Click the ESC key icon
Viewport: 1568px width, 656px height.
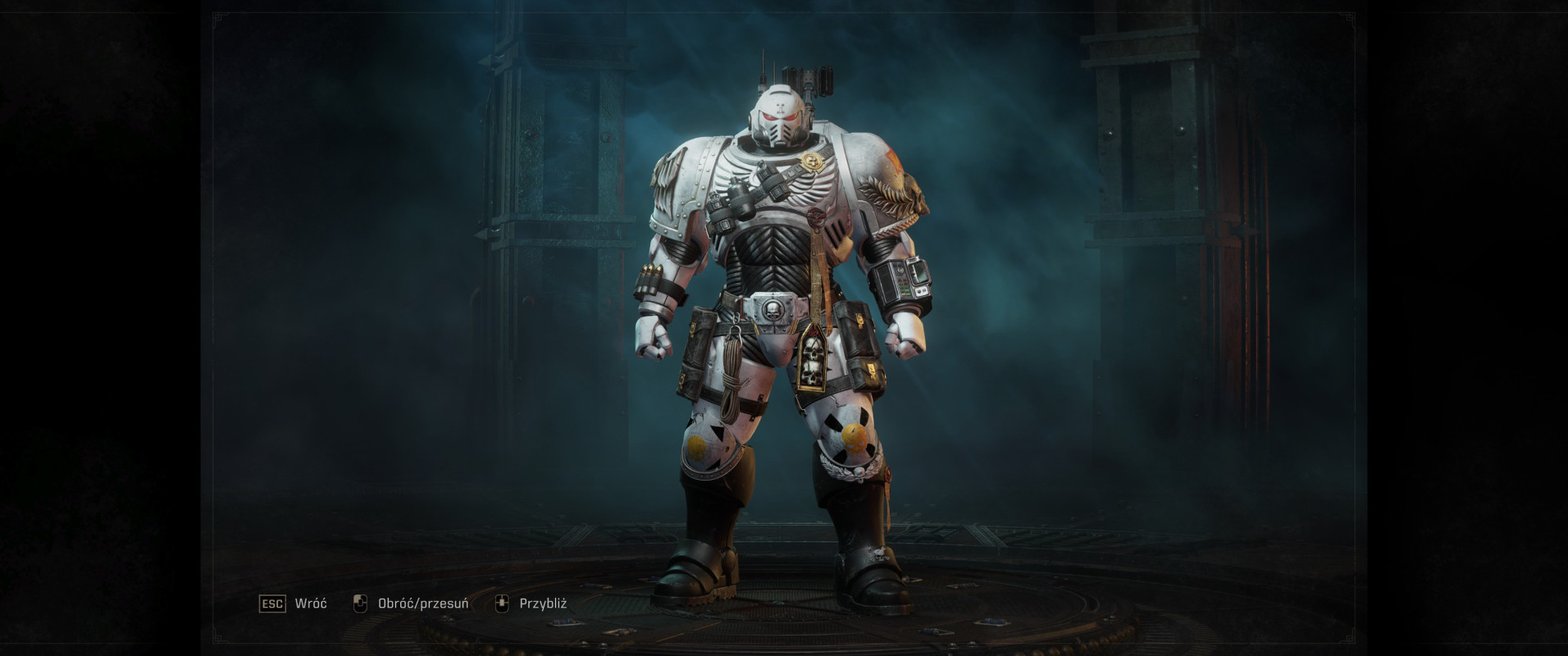[271, 603]
